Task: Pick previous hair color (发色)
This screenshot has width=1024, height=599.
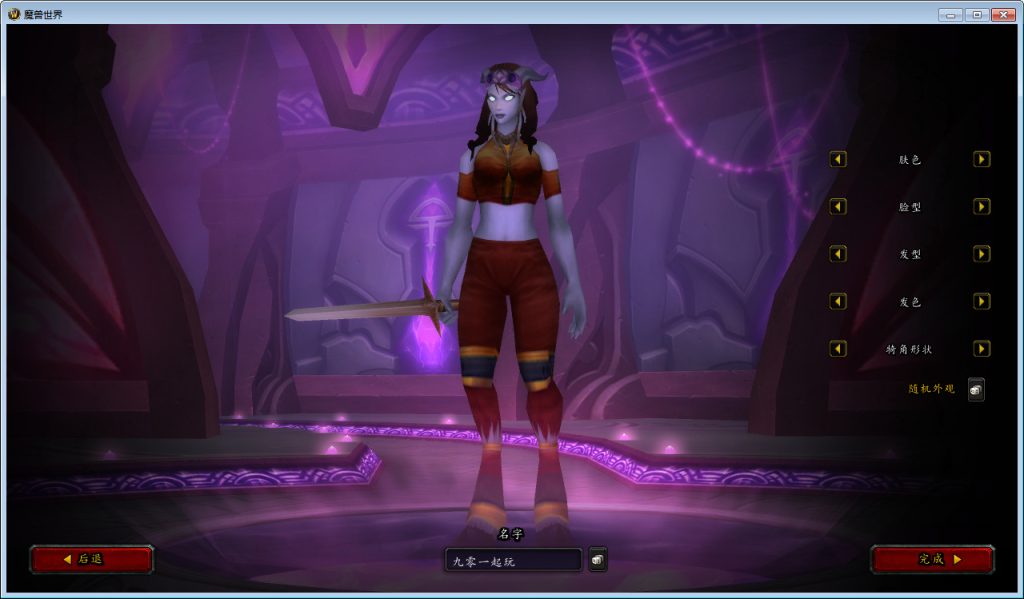Action: point(838,301)
